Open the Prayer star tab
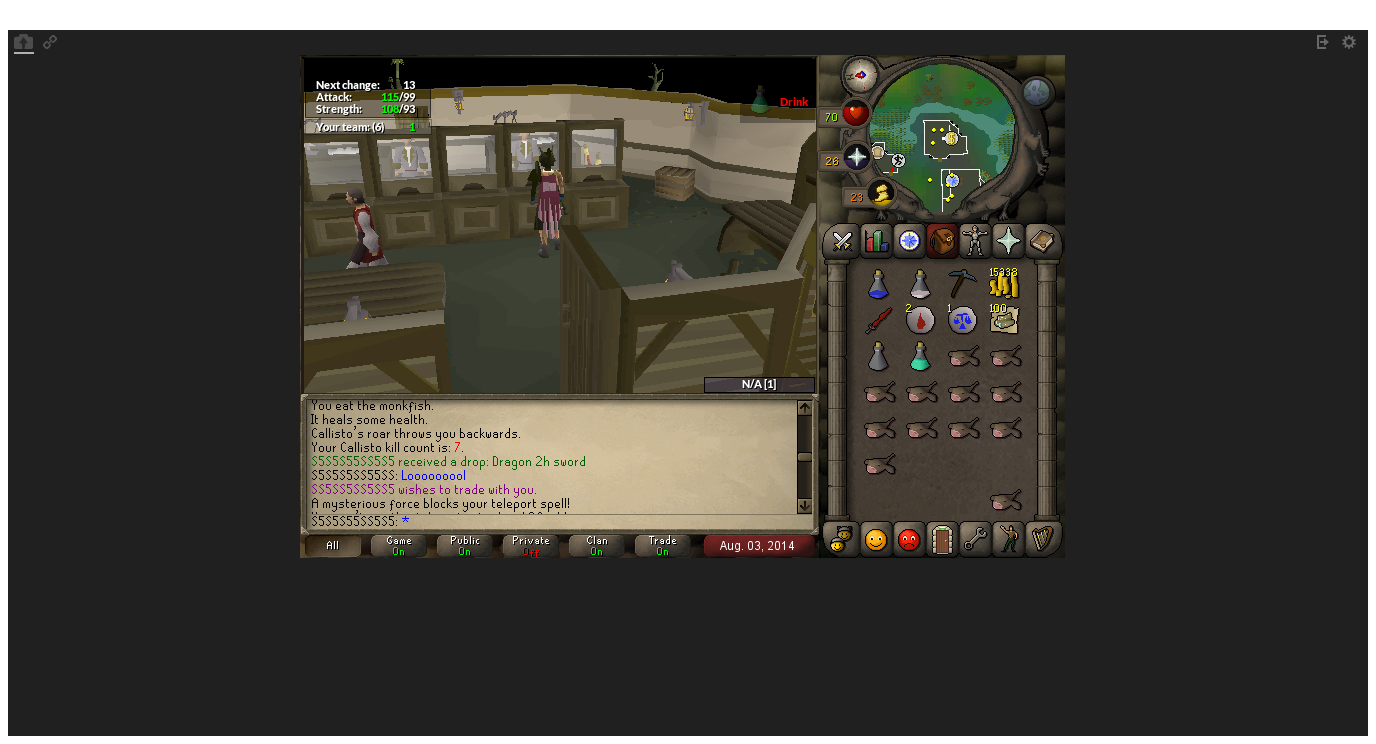The height and width of the screenshot is (744, 1376). pyautogui.click(x=1008, y=241)
